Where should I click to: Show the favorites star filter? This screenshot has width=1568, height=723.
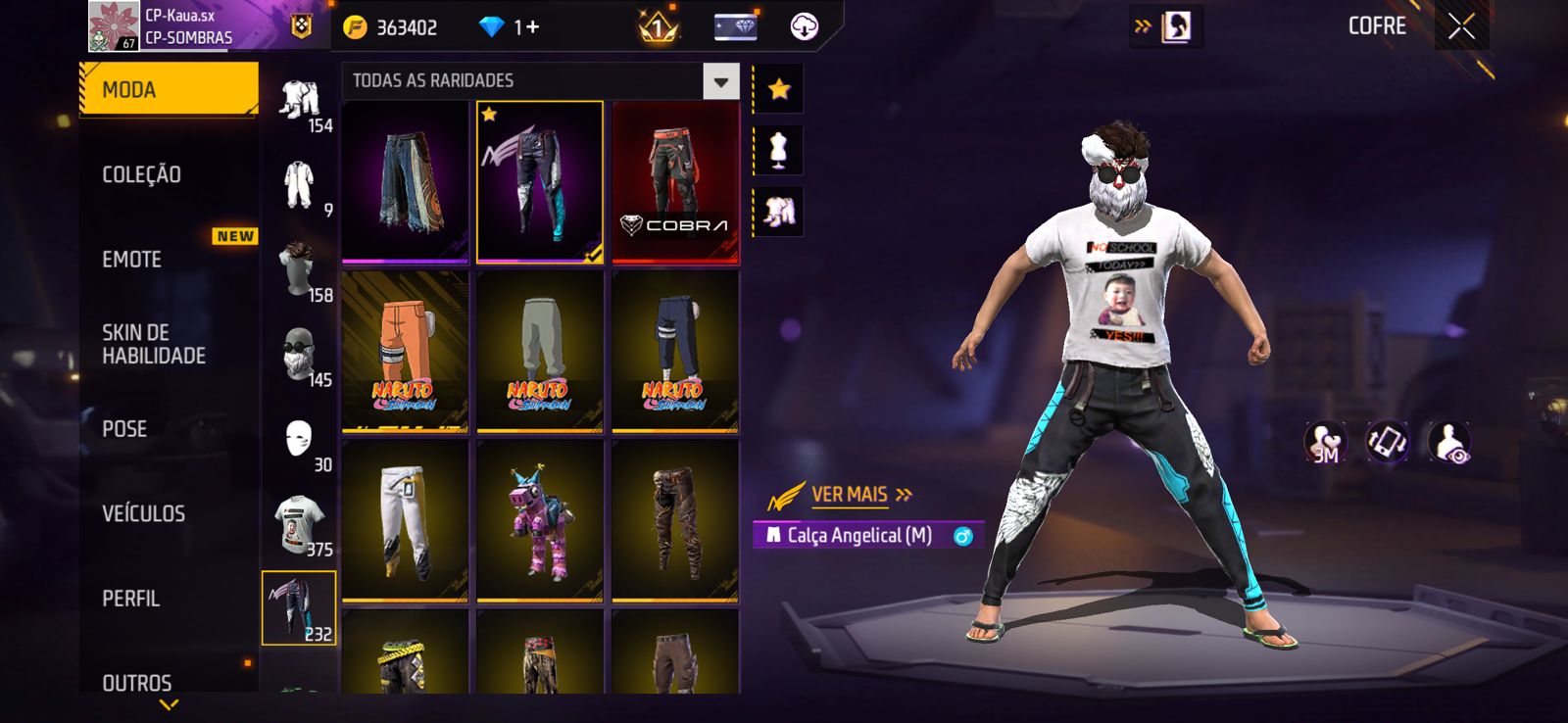[779, 90]
